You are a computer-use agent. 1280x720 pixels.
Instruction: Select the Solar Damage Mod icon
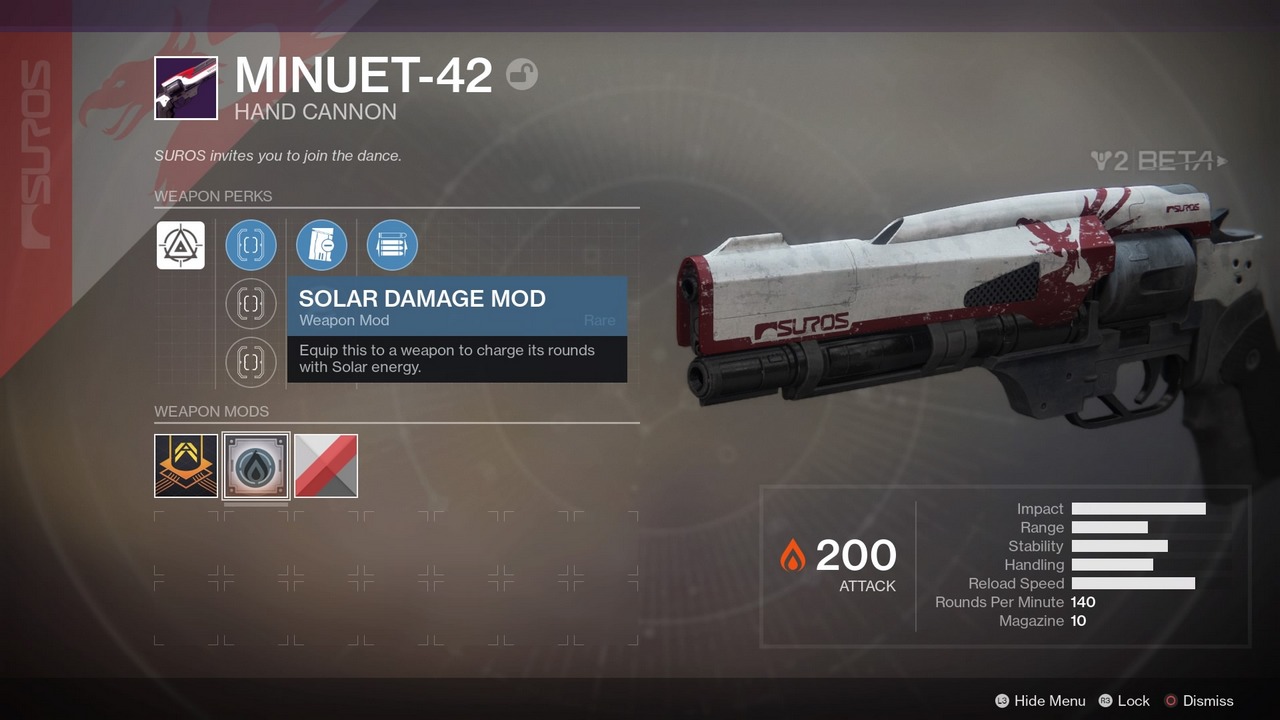pos(256,466)
